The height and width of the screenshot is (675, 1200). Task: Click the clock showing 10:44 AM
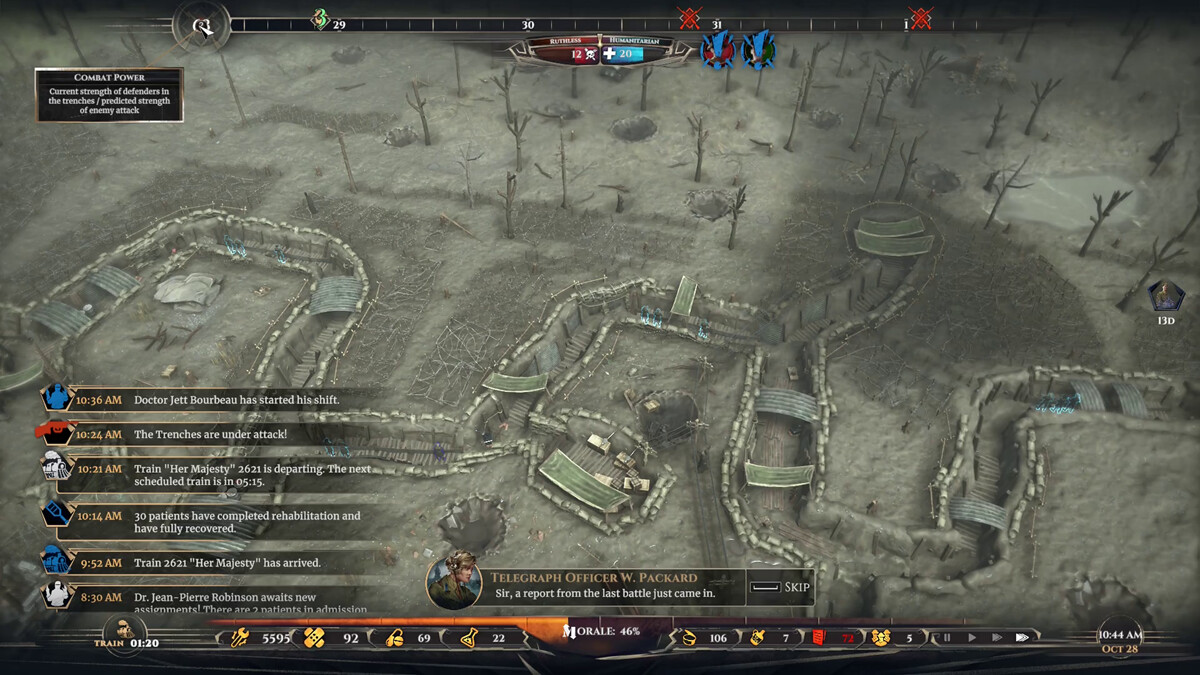pos(1120,636)
